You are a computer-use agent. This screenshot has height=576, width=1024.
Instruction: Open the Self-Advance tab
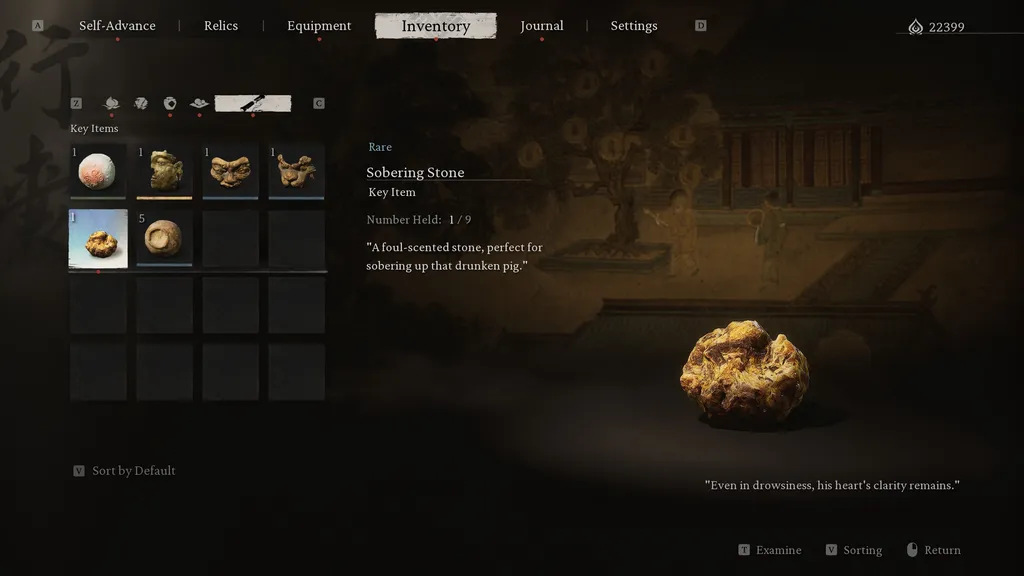(x=117, y=26)
